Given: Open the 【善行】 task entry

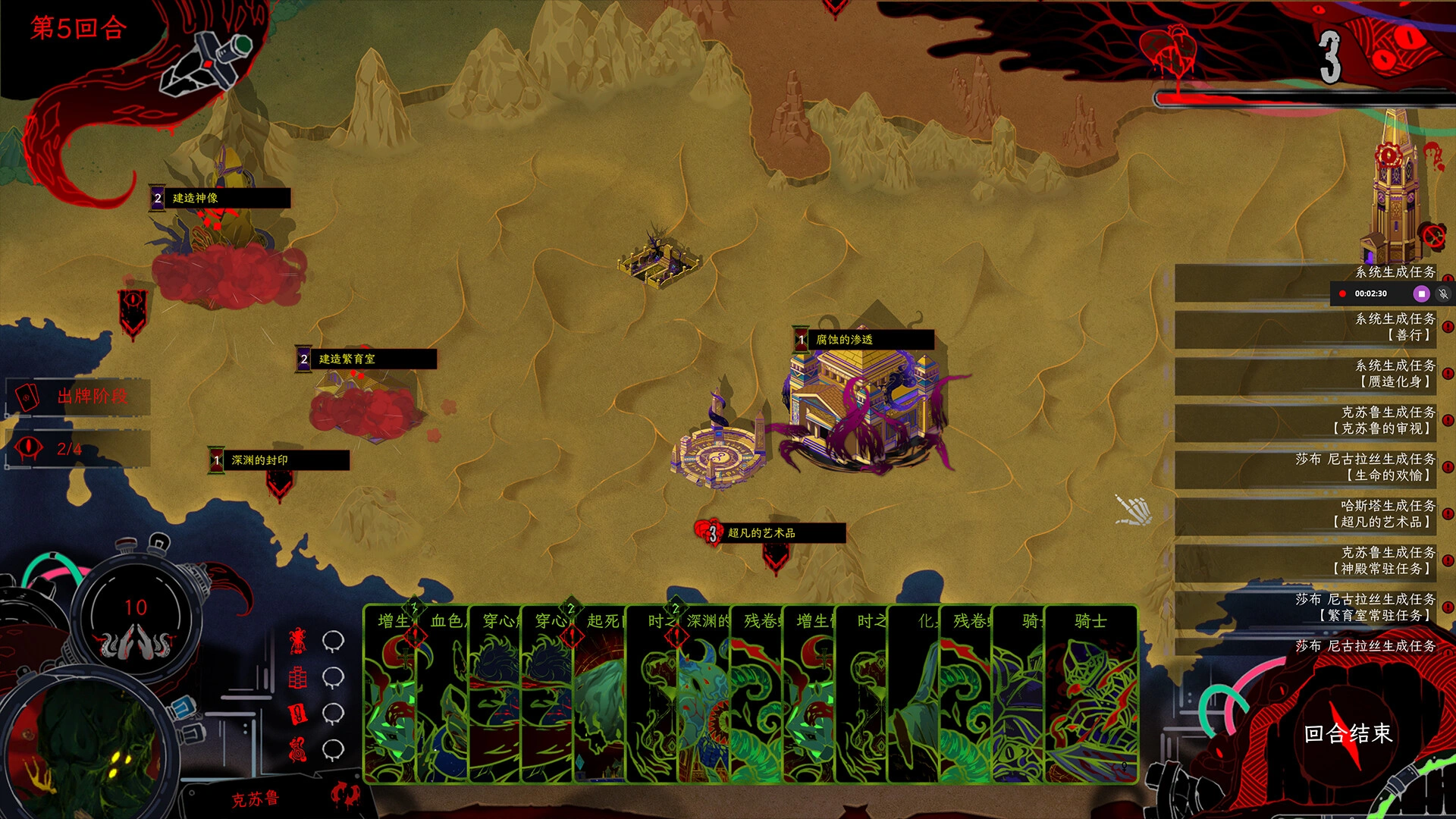Looking at the screenshot, I should [1304, 328].
